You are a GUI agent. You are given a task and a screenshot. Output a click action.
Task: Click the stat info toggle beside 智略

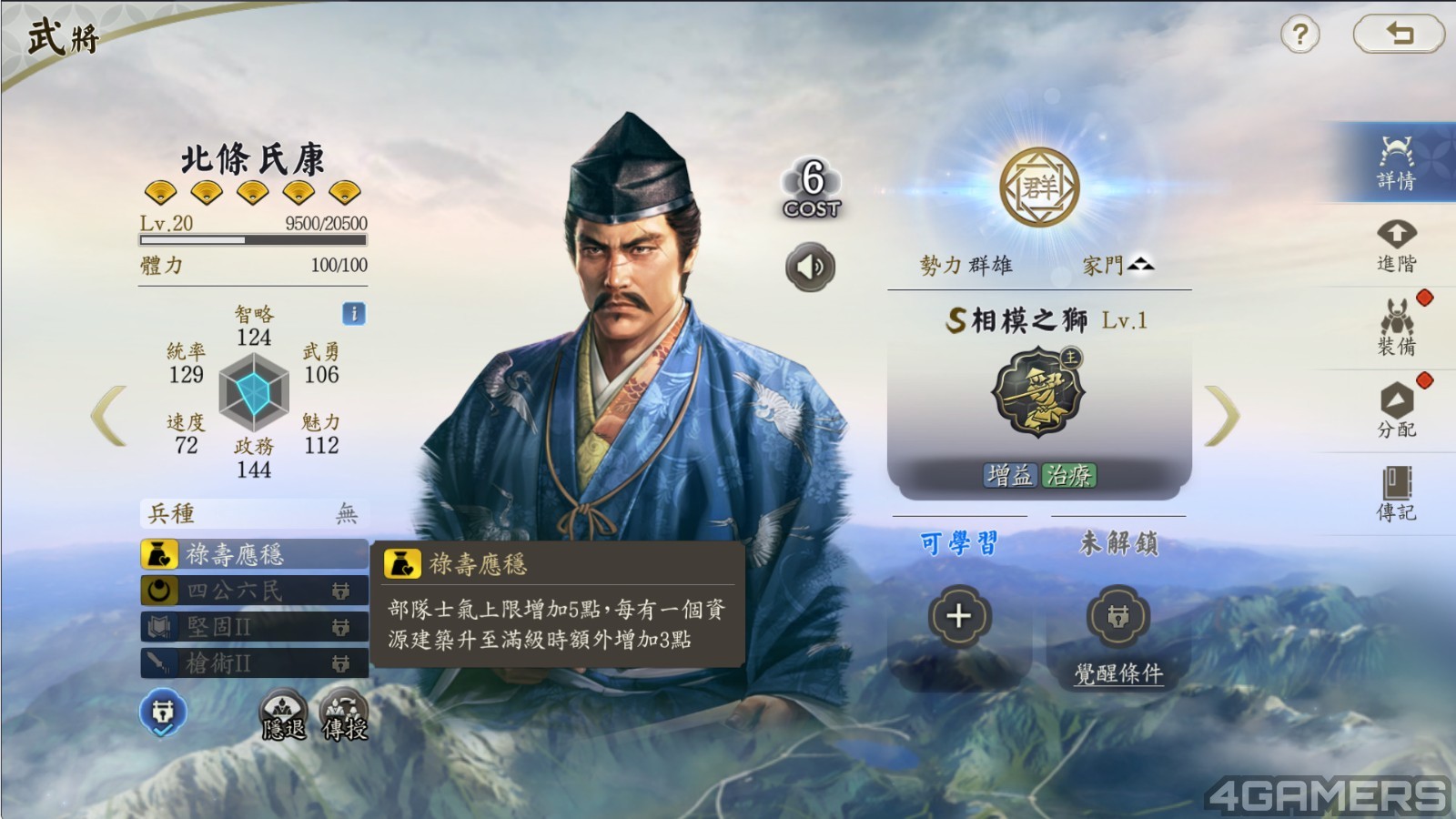tap(354, 312)
